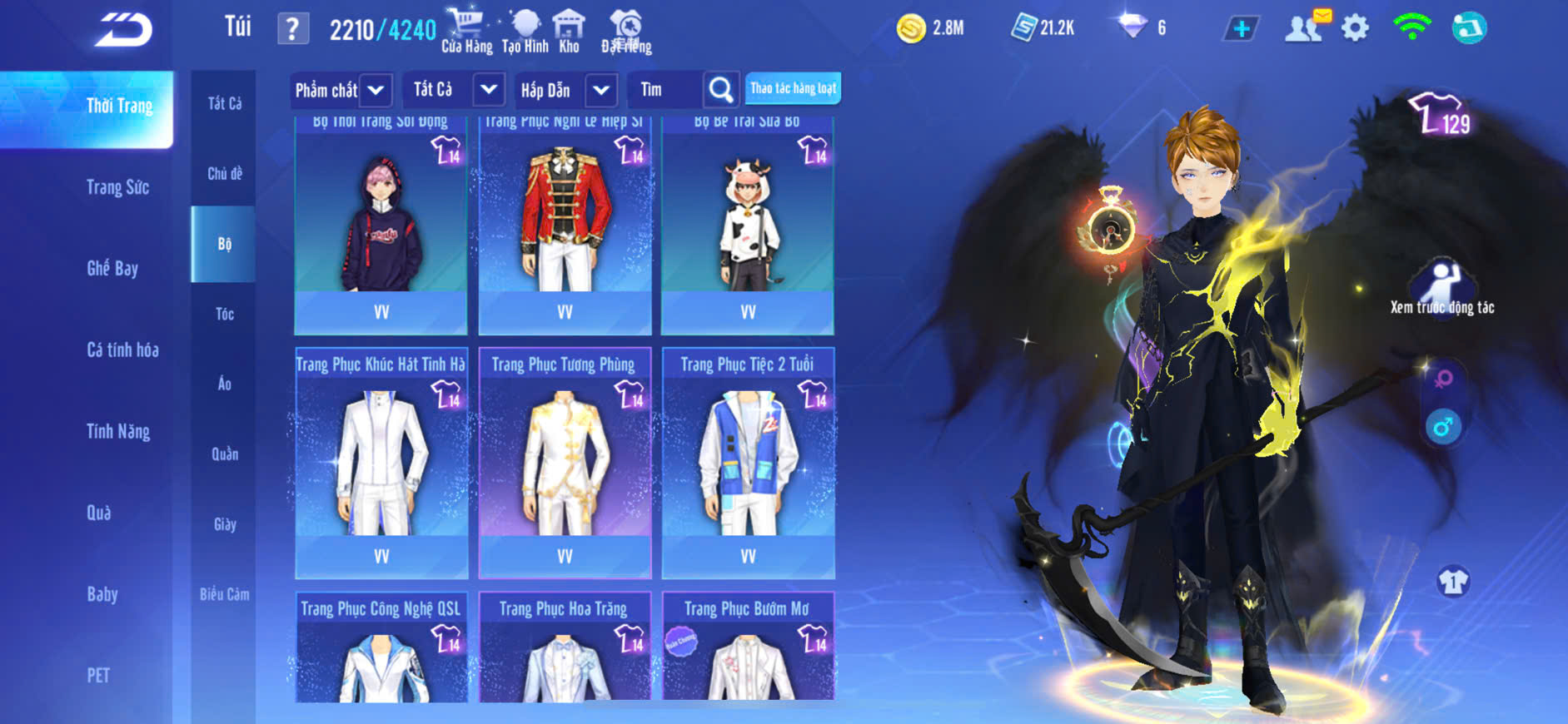Select the Giày sub-tab
The width and height of the screenshot is (1568, 724).
[x=224, y=524]
